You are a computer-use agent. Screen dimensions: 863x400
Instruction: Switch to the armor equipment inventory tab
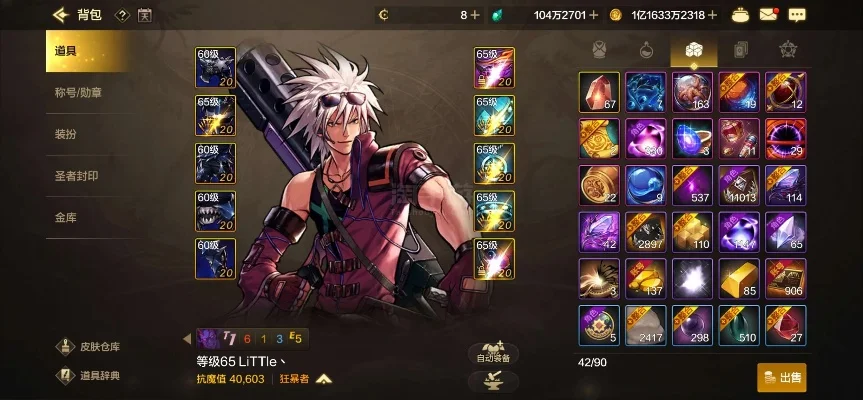click(x=599, y=49)
